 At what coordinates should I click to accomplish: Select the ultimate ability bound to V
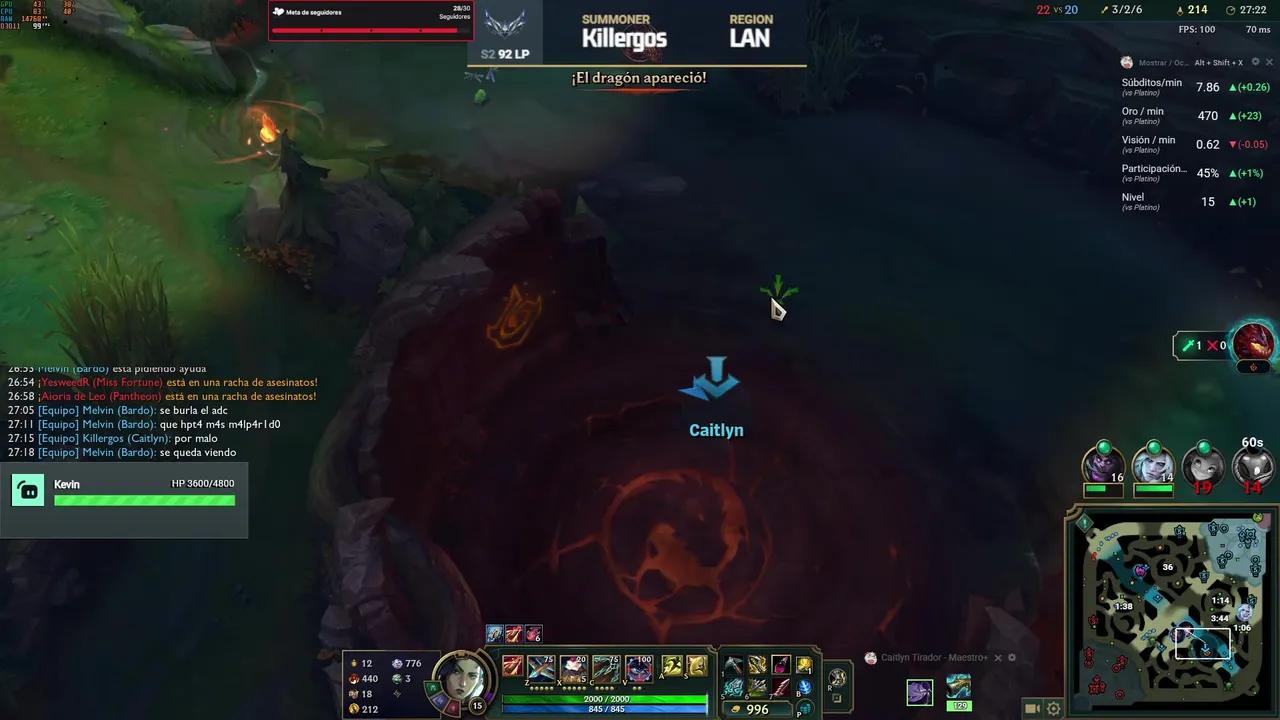click(639, 670)
